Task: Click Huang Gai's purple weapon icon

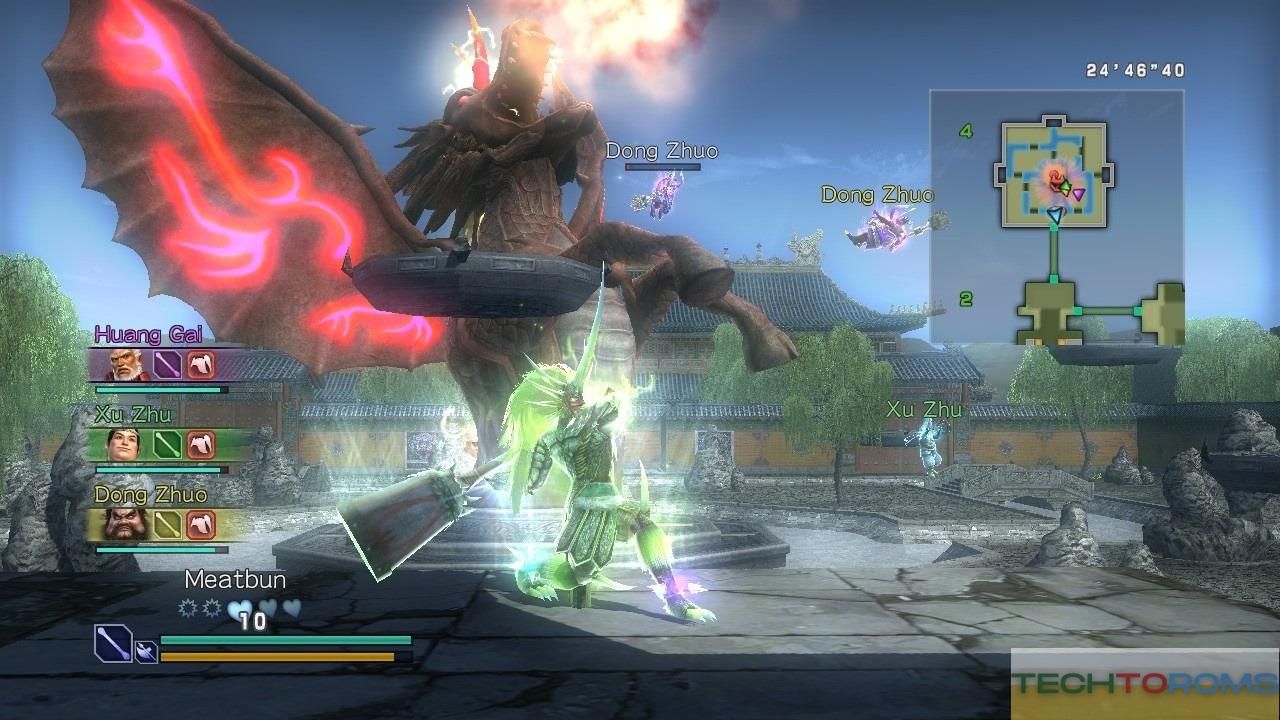Action: click(x=166, y=365)
